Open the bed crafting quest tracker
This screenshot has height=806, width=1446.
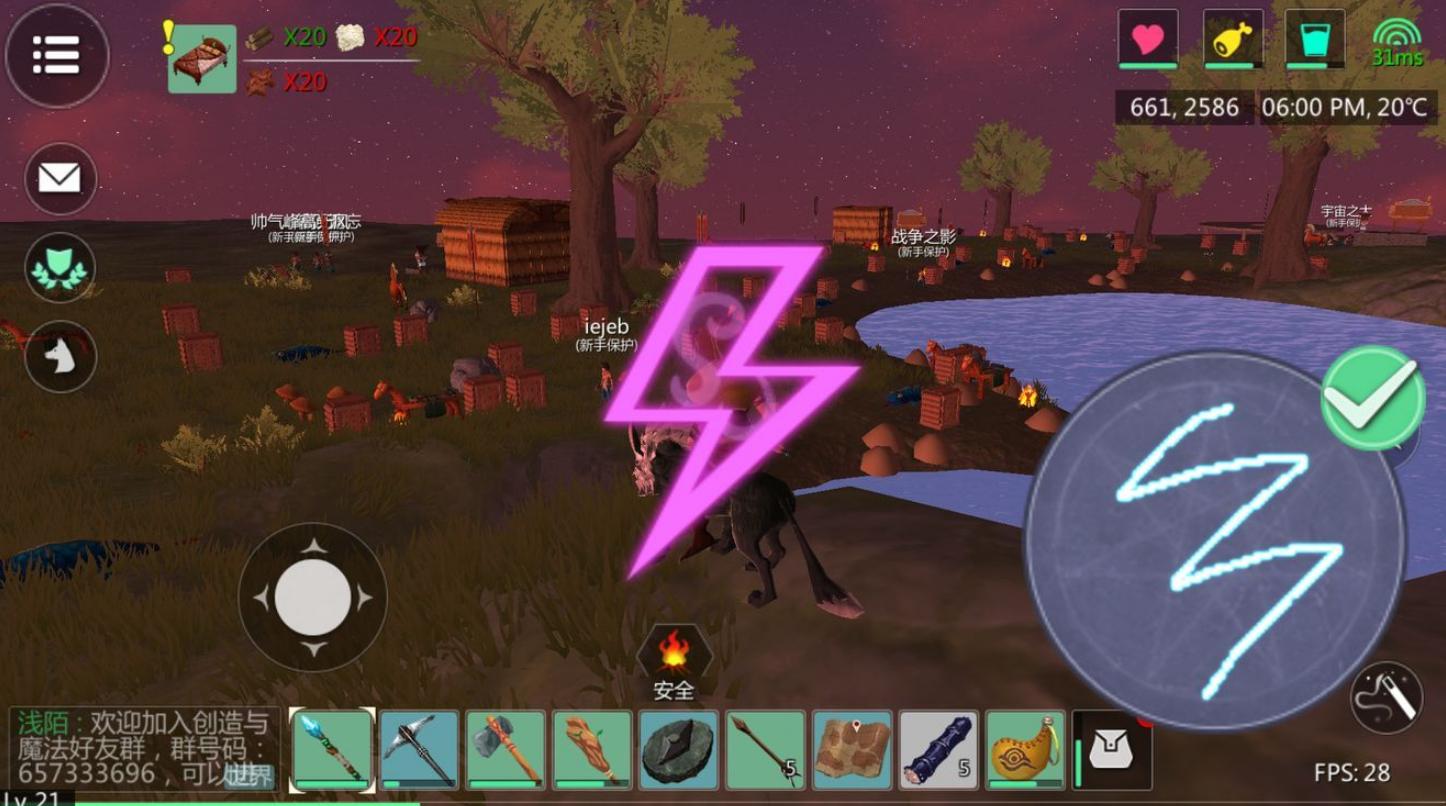click(202, 59)
